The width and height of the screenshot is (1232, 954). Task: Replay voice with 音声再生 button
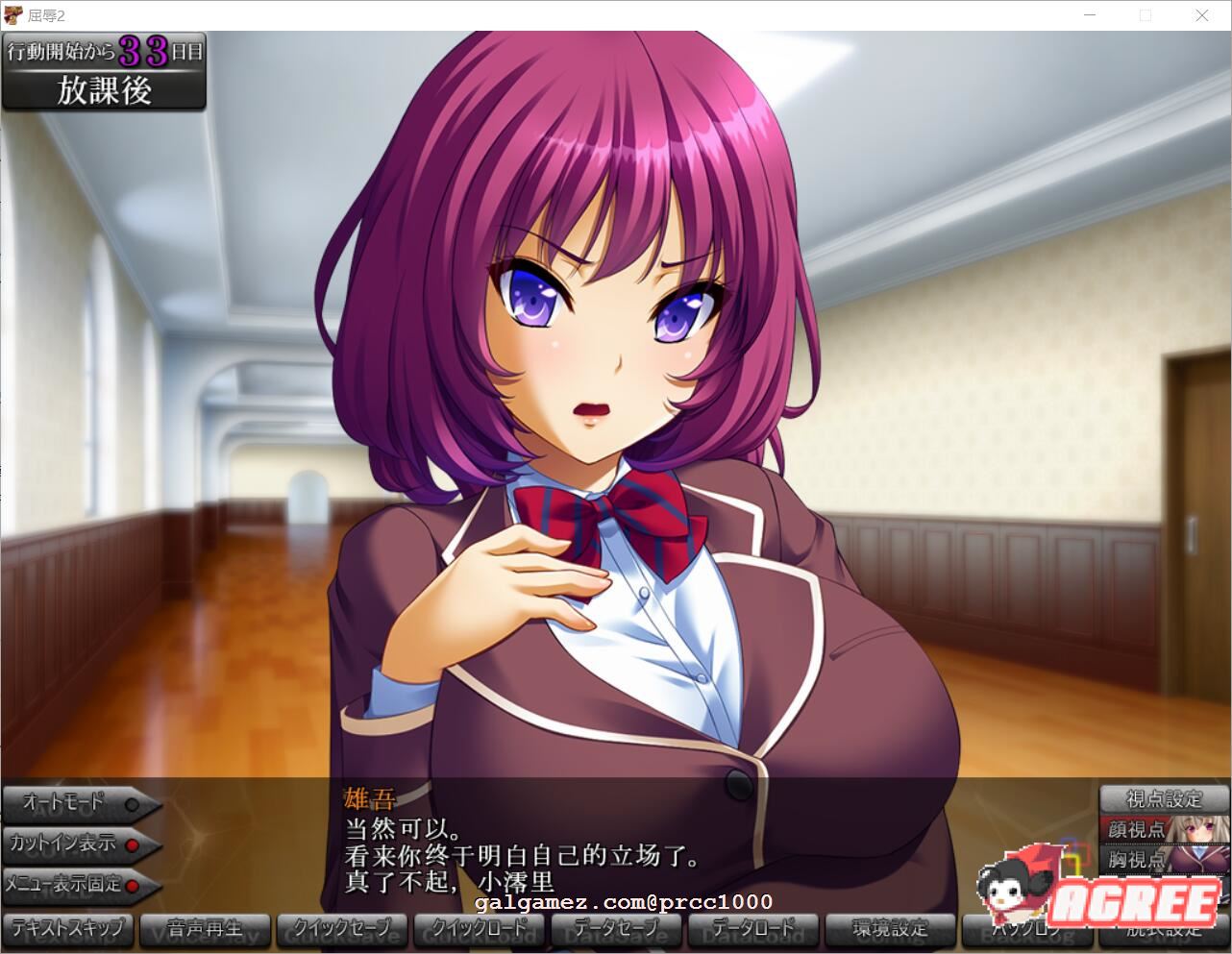[205, 929]
